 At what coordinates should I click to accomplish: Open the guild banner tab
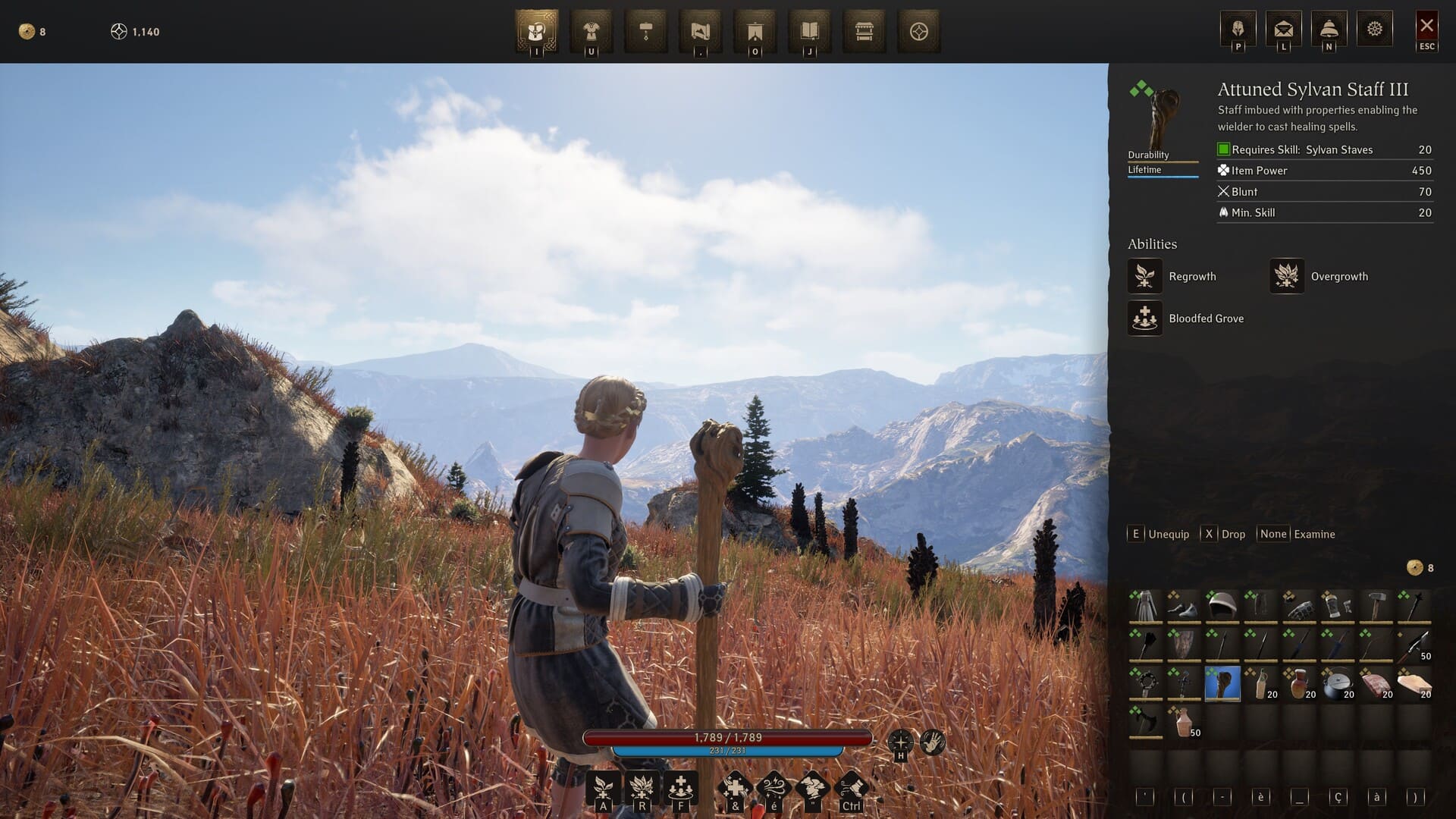click(x=755, y=31)
